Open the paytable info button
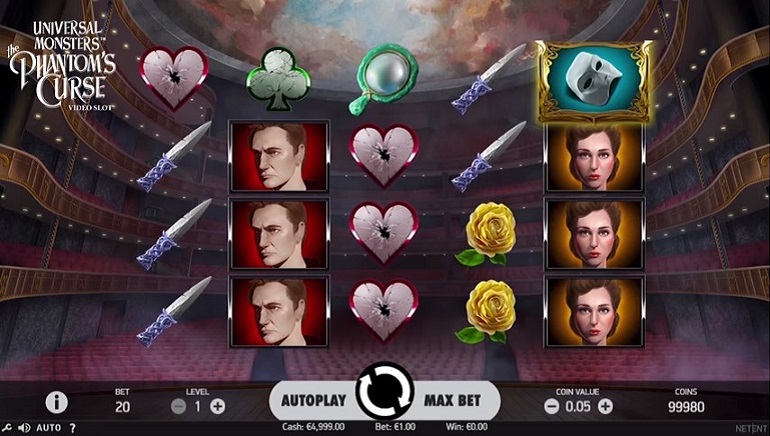This screenshot has height=436, width=770. 57,403
